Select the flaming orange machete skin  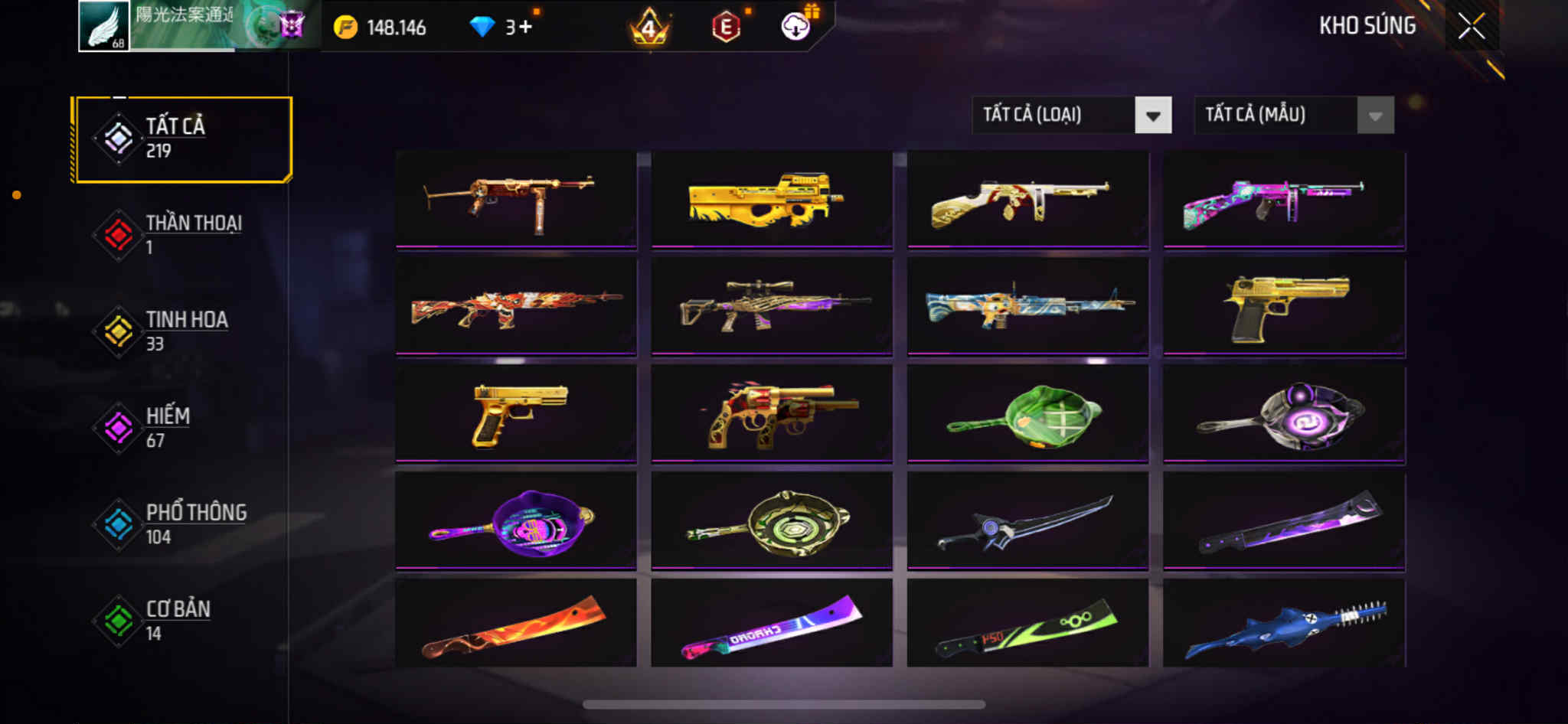515,624
